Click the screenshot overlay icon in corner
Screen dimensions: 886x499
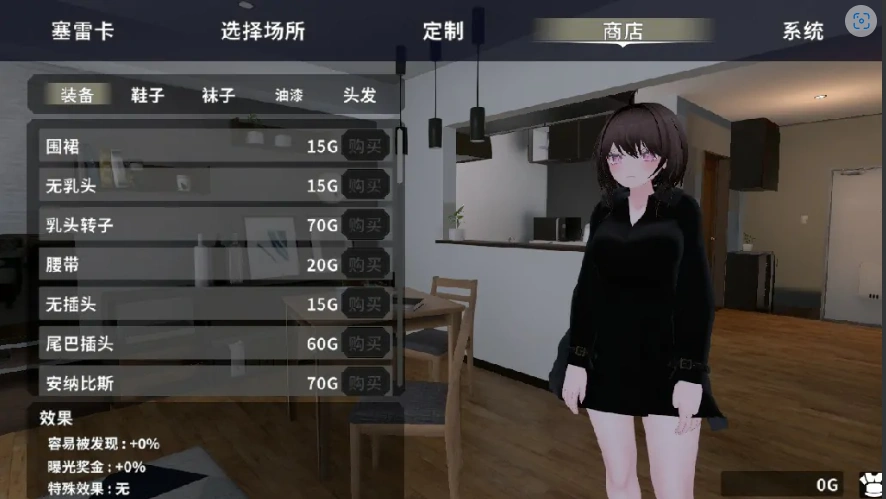coord(860,20)
